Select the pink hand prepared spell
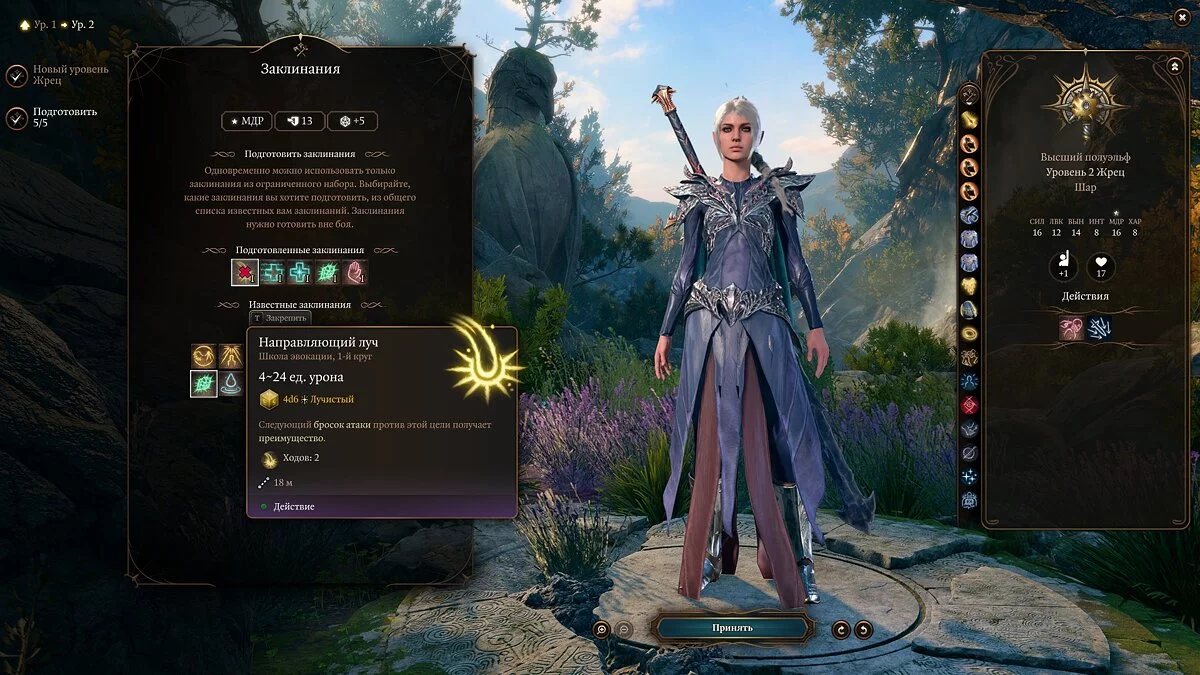1200x675 pixels. 355,272
